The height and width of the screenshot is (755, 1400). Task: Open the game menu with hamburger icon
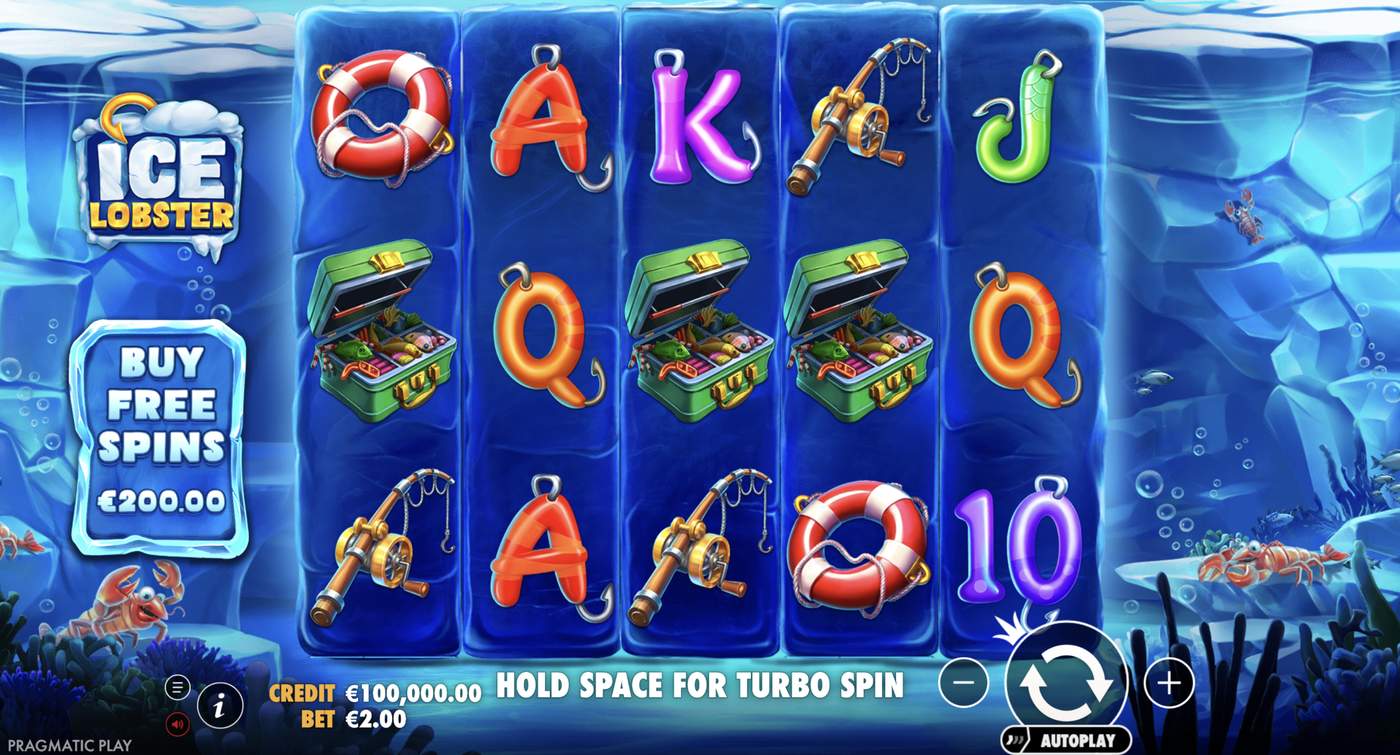point(178,688)
